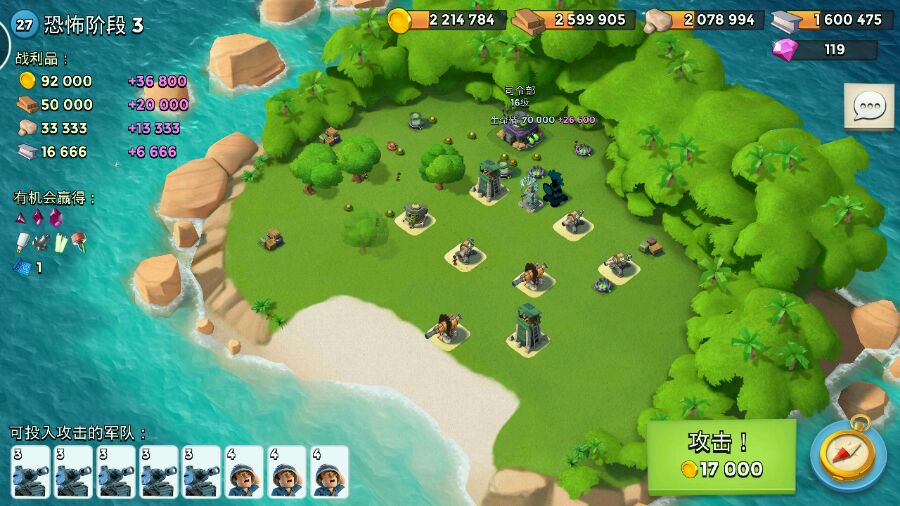The height and width of the screenshot is (506, 900).
Task: Open the chat speech bubble
Action: coord(868,107)
